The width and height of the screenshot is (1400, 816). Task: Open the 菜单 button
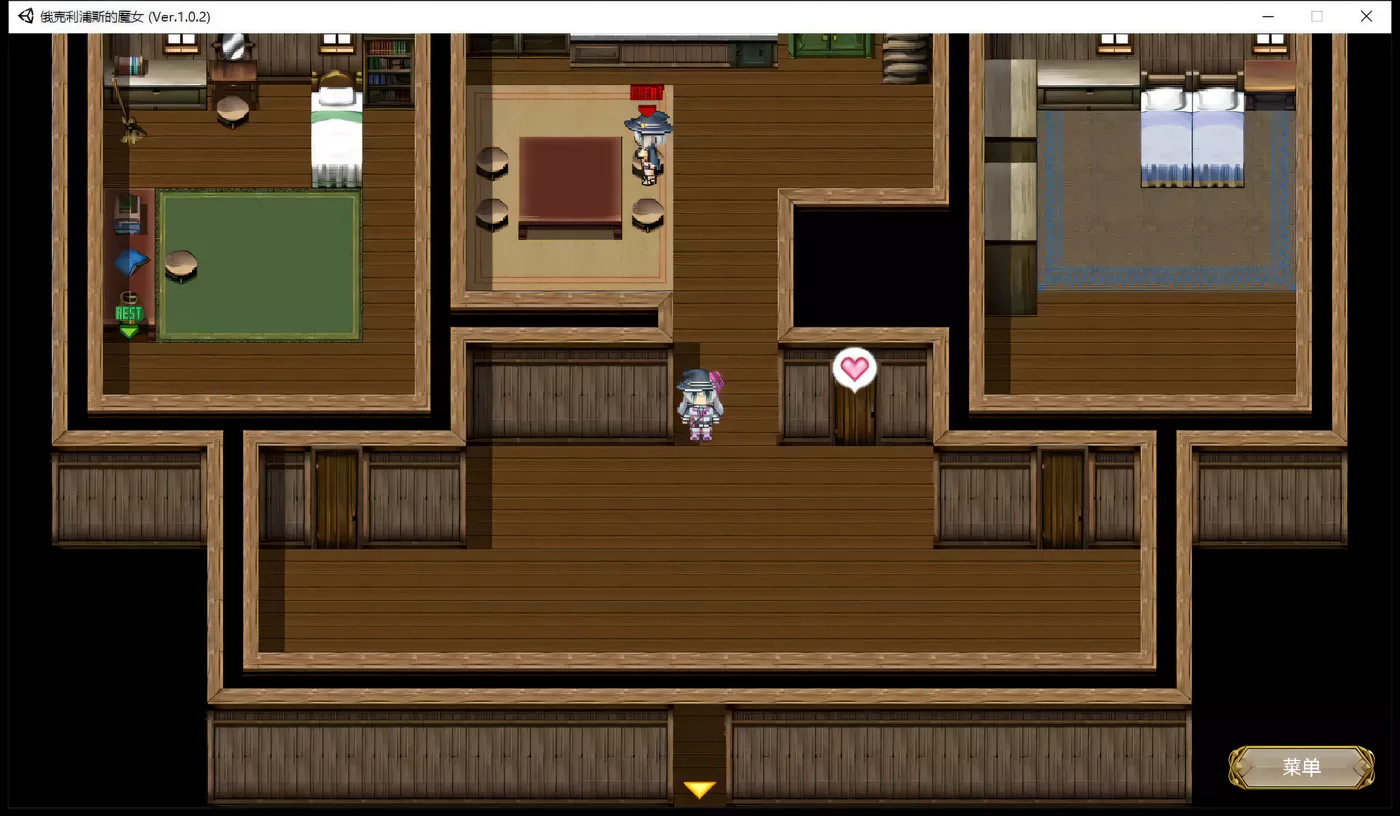(x=1300, y=767)
